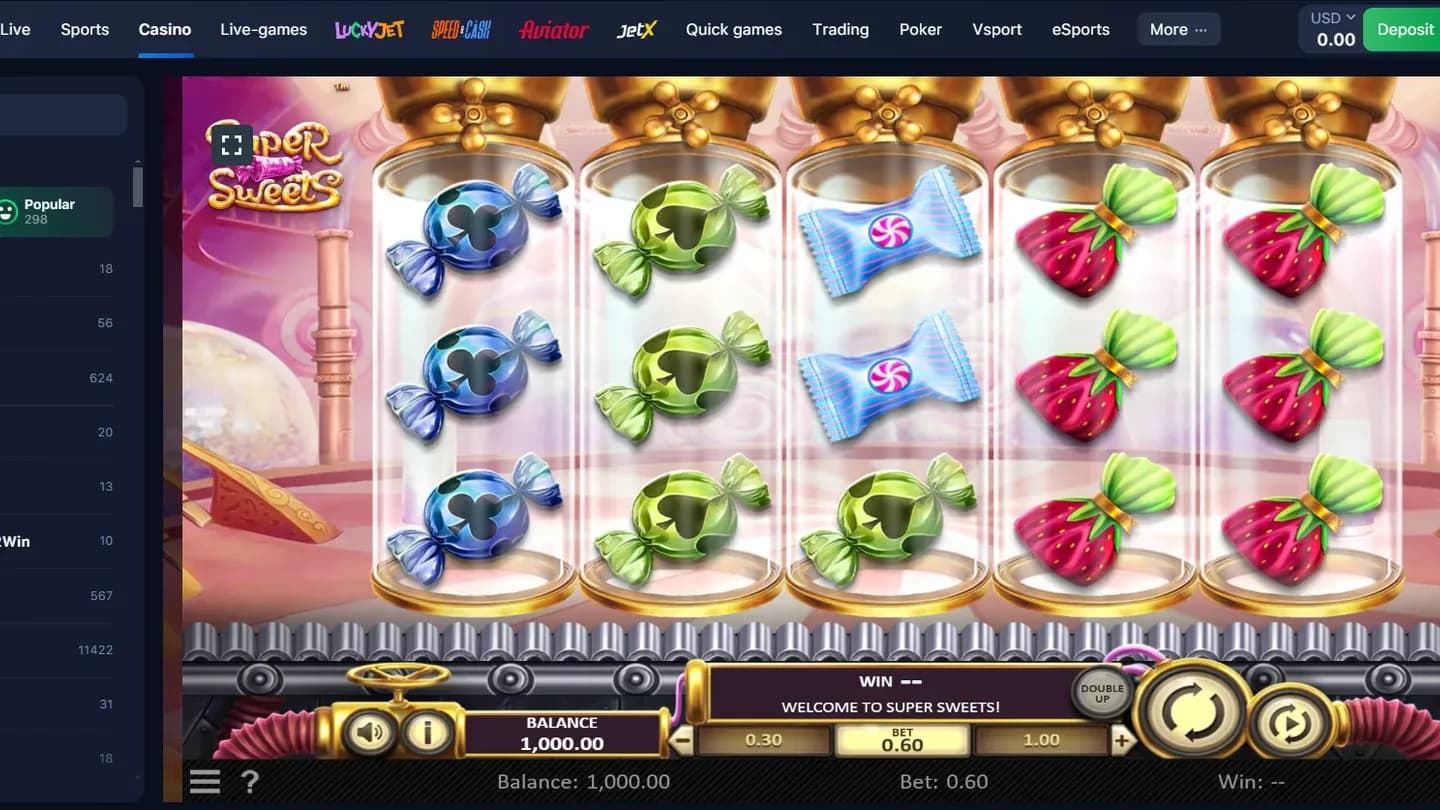
Task: Launch the JetX game
Action: point(636,29)
